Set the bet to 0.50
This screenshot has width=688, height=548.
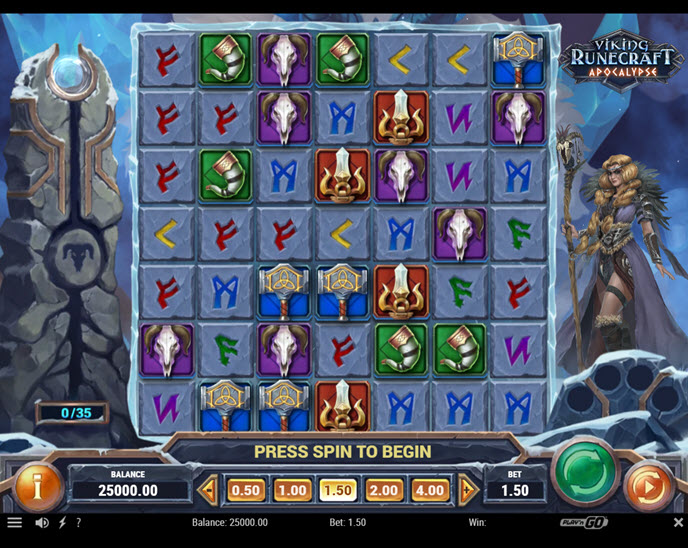coord(247,490)
